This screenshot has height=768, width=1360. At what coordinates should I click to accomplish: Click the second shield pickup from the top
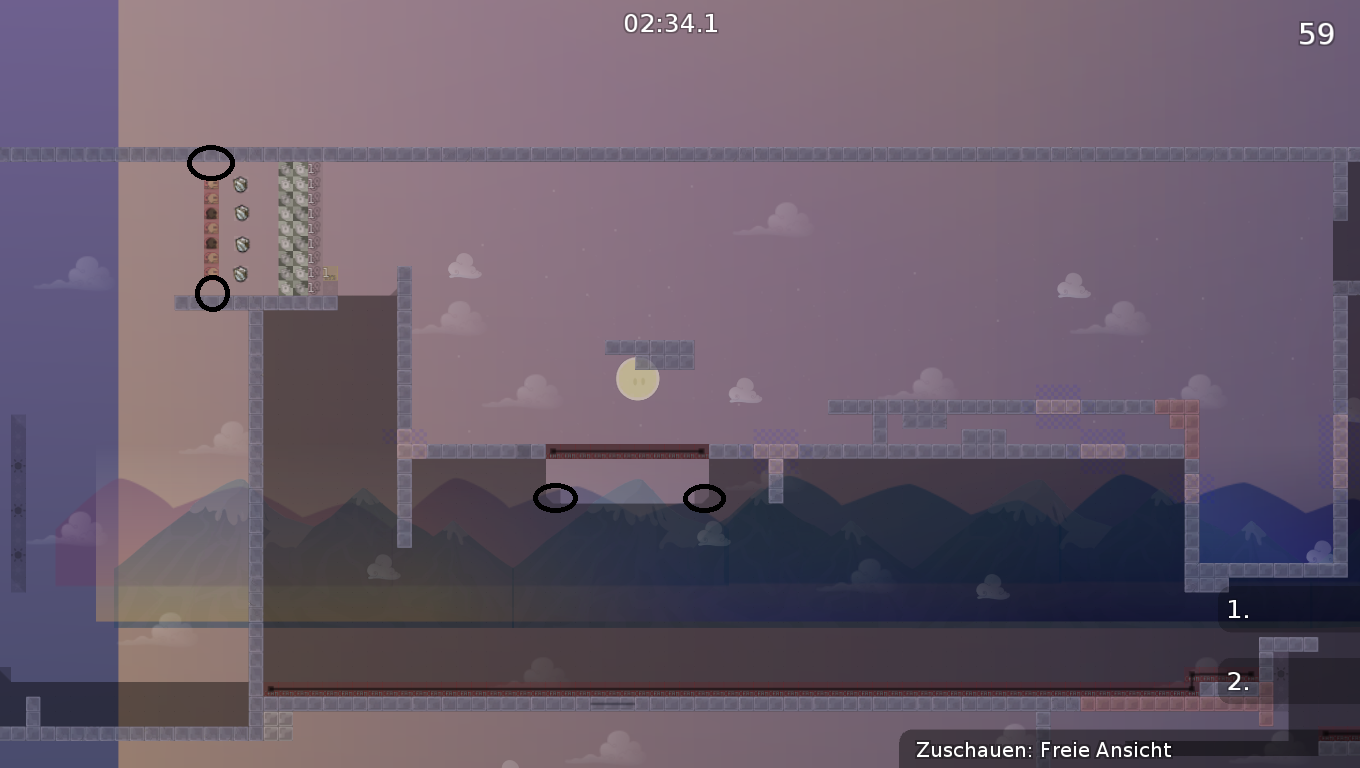tap(240, 213)
